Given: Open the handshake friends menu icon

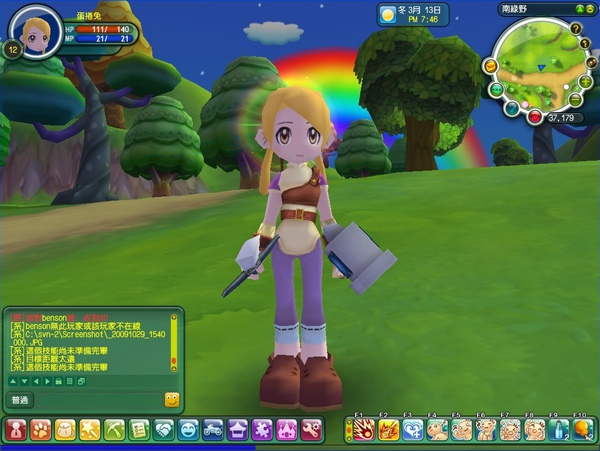Looking at the screenshot, I should click(x=163, y=429).
